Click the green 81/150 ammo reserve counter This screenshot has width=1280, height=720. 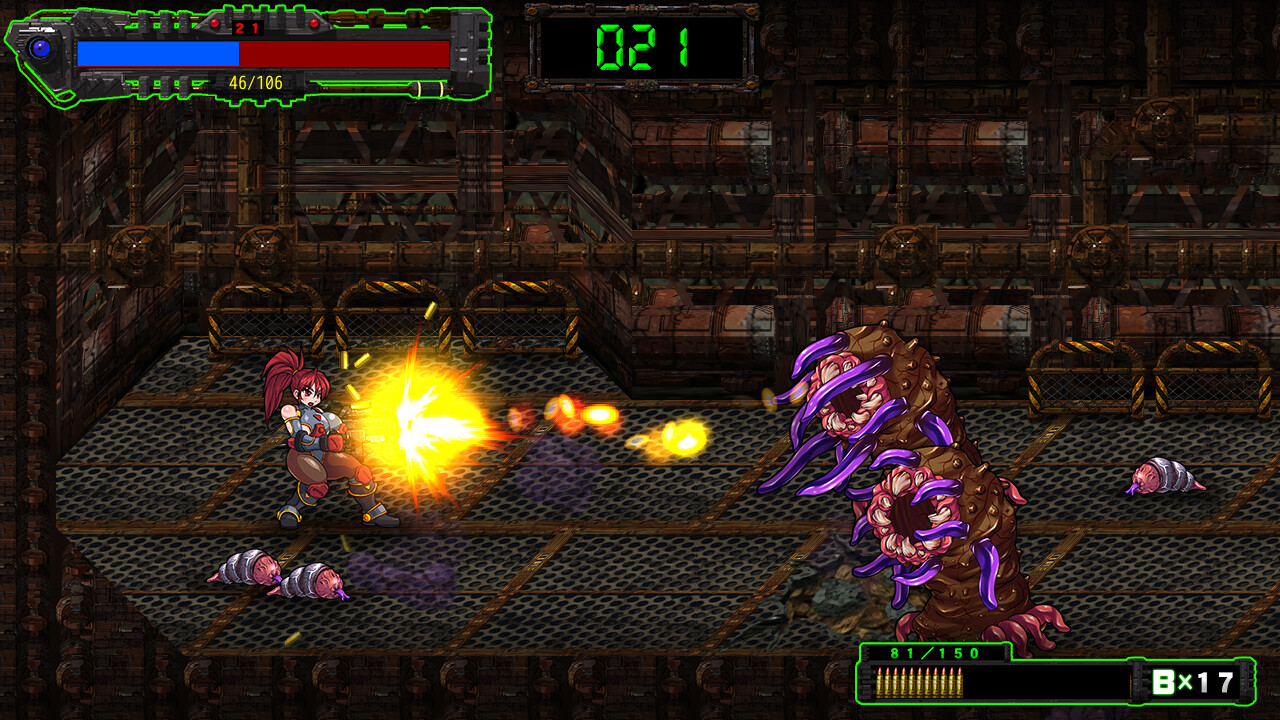pyautogui.click(x=934, y=653)
